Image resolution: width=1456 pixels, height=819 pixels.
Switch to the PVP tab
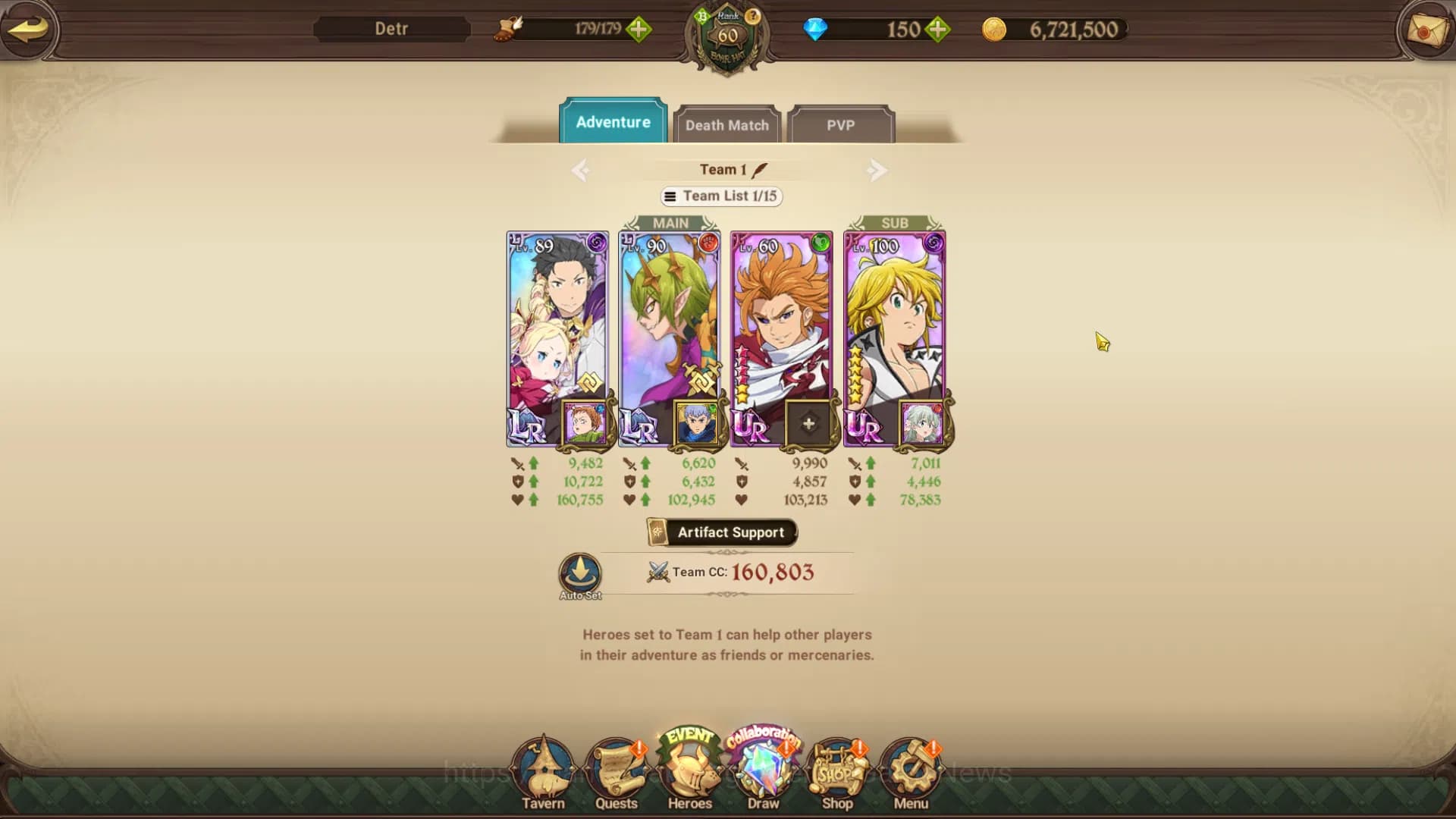(842, 126)
